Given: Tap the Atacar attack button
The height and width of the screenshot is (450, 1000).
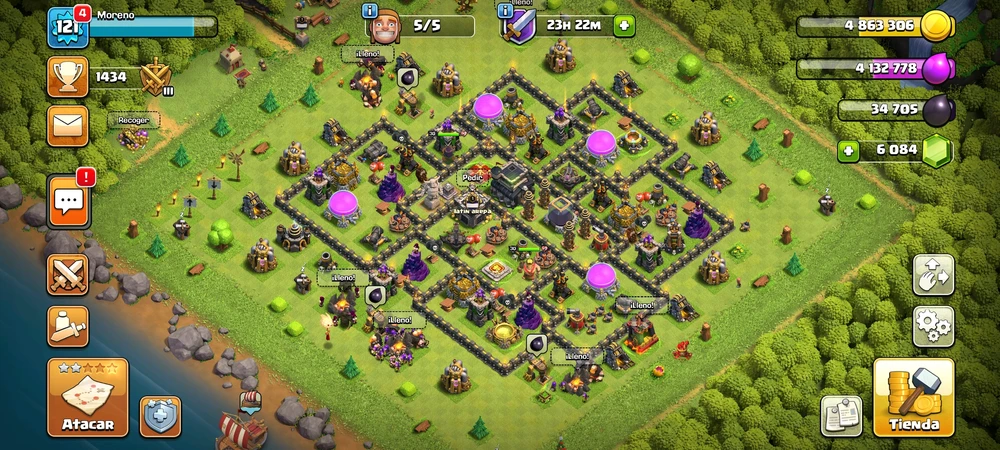Looking at the screenshot, I should [88, 398].
